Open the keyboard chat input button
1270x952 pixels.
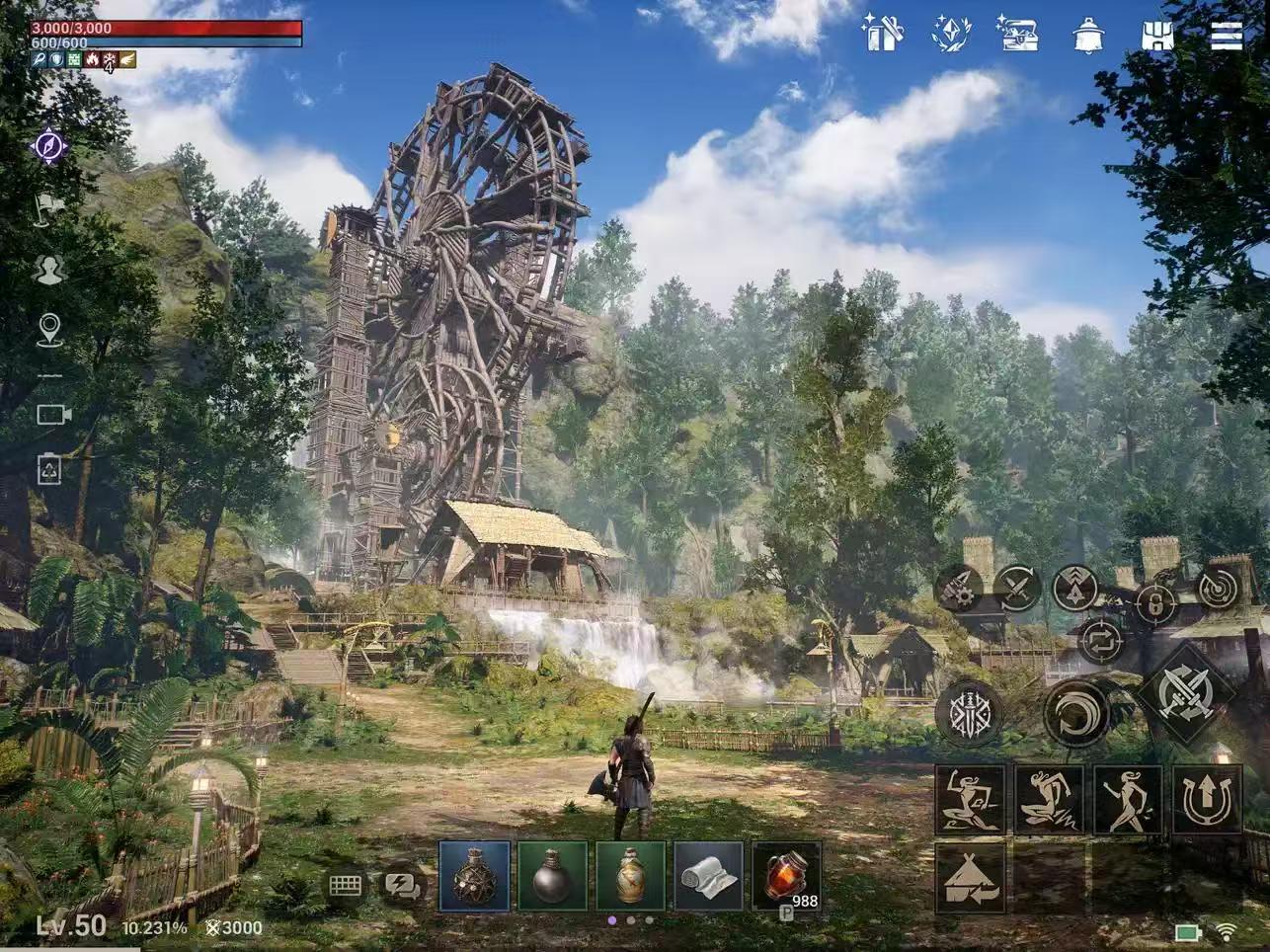pos(346,885)
